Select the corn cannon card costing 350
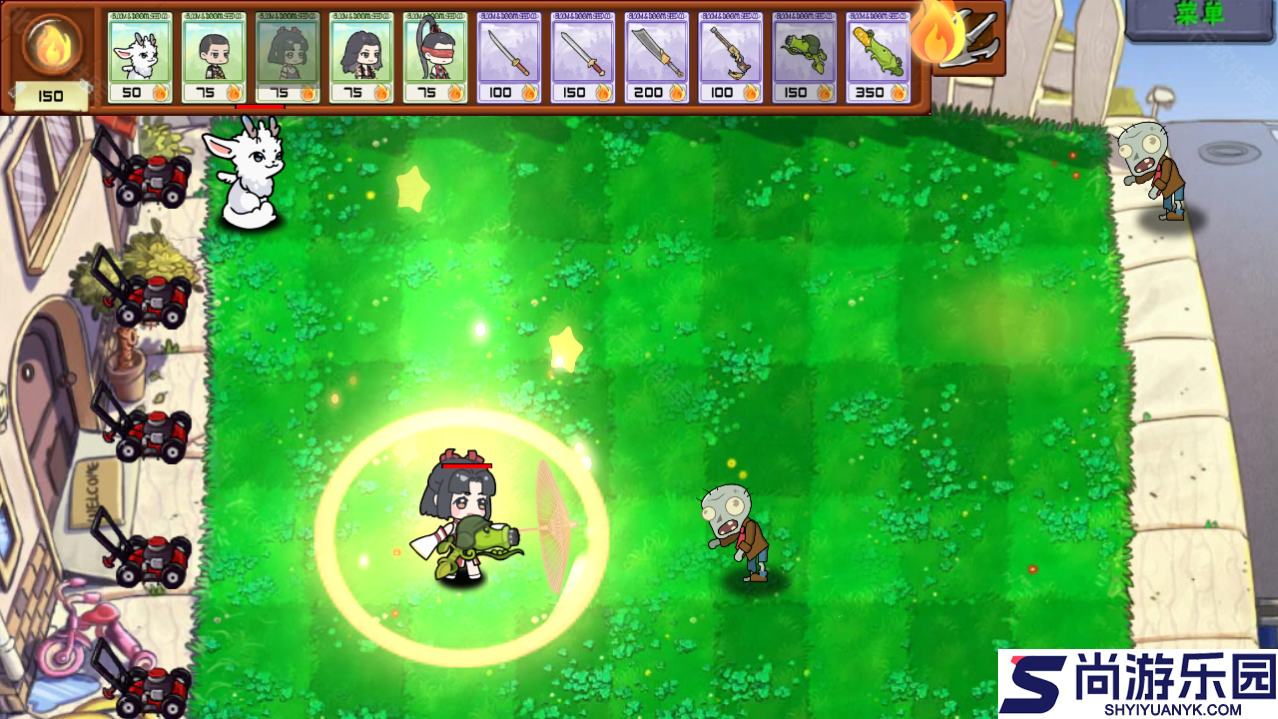1278x719 pixels. [x=879, y=57]
